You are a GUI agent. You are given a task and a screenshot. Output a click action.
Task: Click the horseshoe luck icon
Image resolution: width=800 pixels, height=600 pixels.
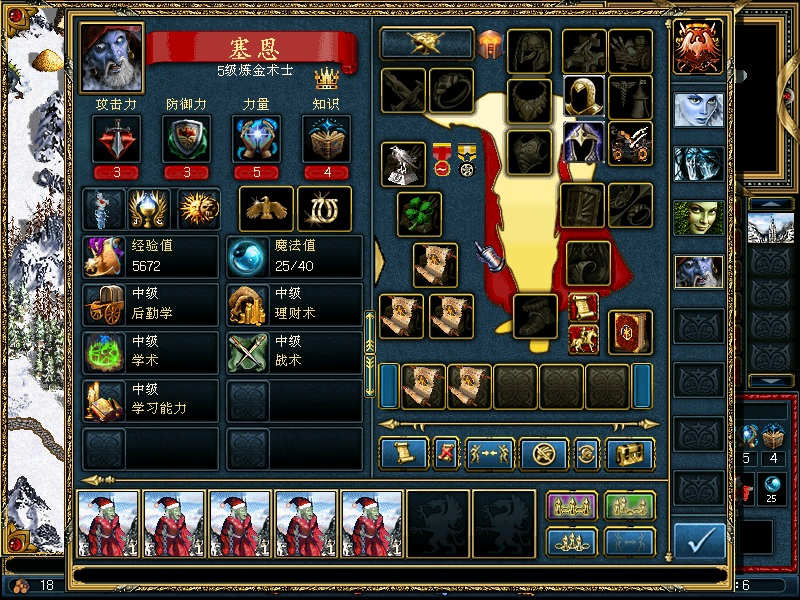(324, 208)
